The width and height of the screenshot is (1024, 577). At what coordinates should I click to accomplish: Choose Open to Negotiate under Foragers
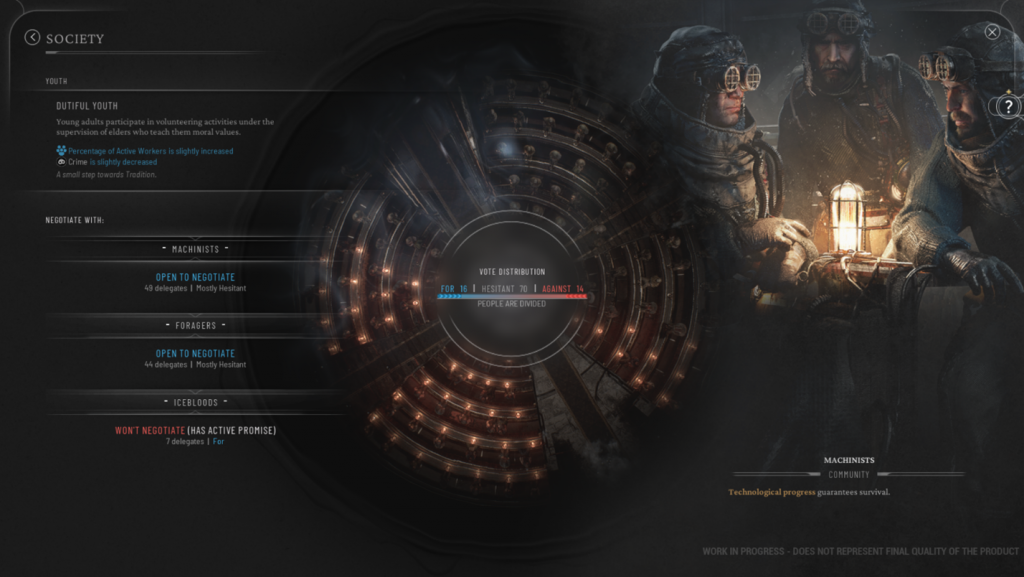coord(195,353)
